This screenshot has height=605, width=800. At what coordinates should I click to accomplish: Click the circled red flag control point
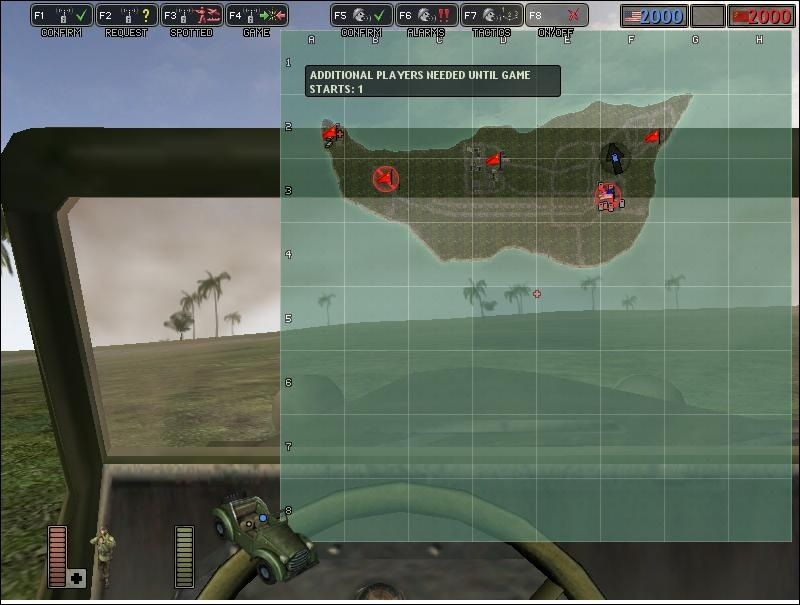385,179
